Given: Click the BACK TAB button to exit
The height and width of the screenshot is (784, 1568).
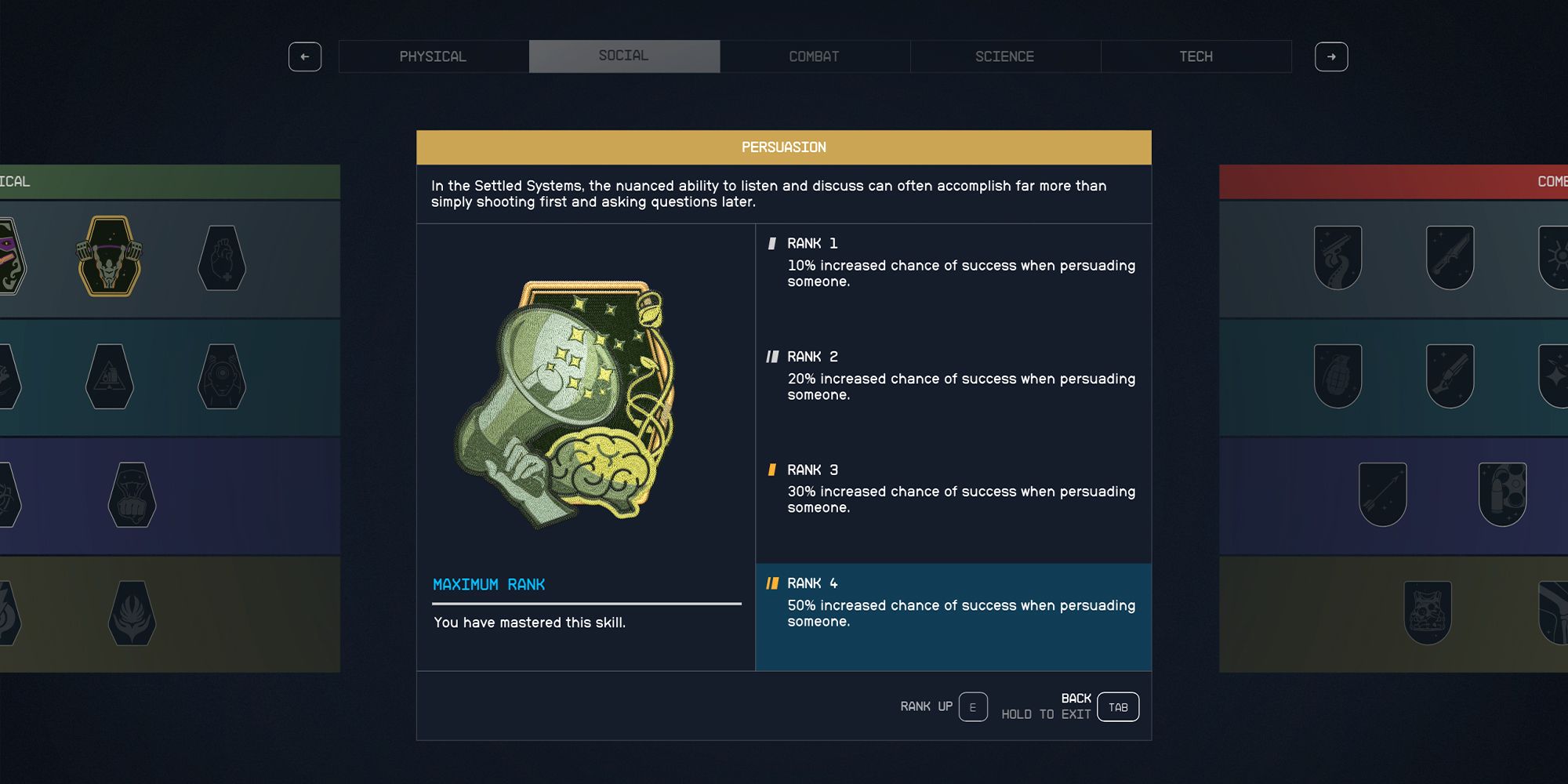Looking at the screenshot, I should click(x=1116, y=706).
